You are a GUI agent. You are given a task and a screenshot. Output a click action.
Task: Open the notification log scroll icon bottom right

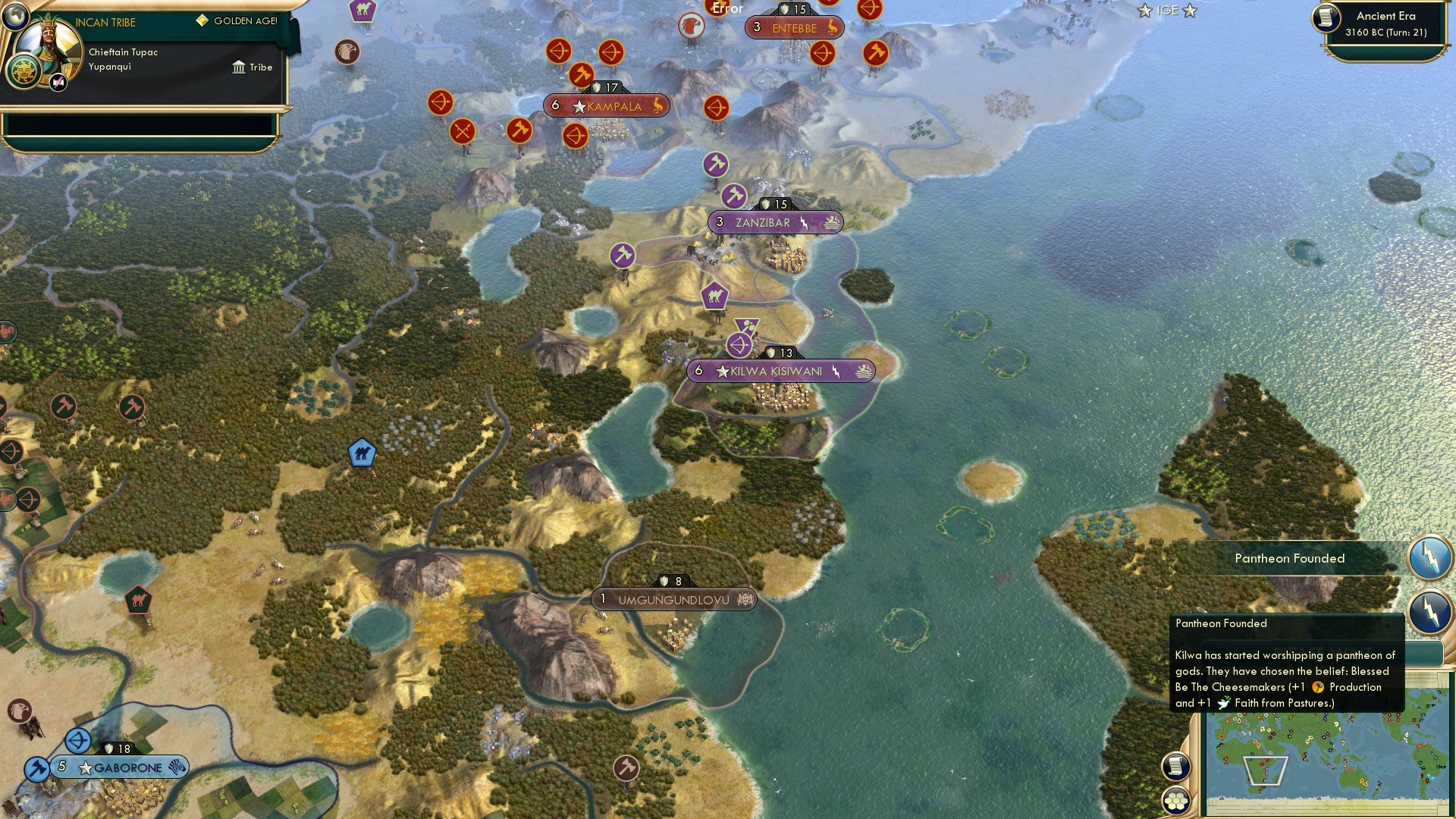[1175, 767]
